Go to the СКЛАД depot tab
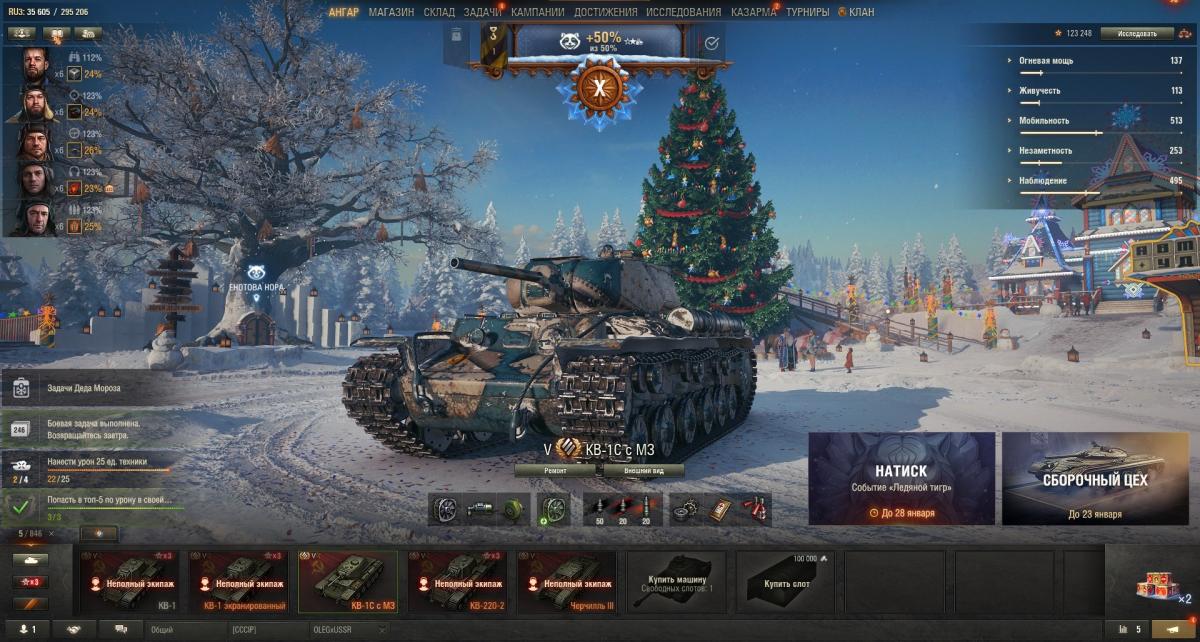Screen dimensions: 1200x642 (x=439, y=12)
